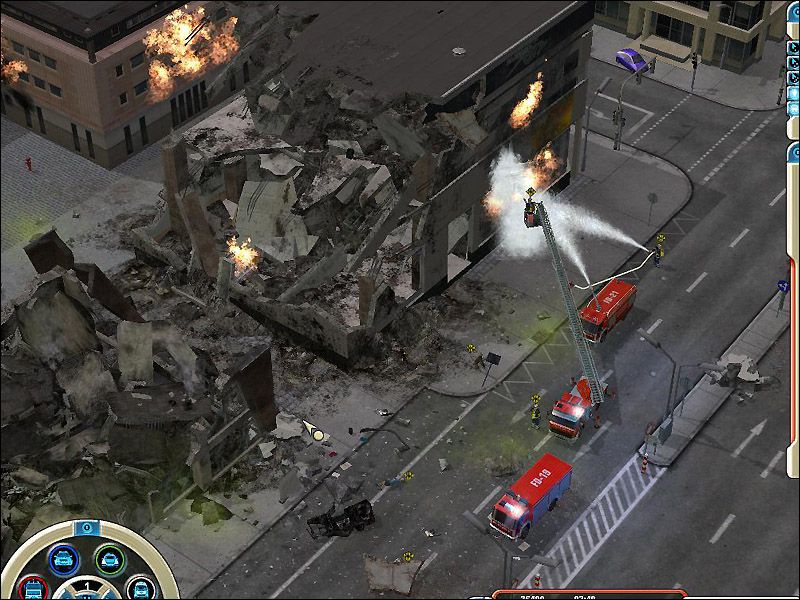800x600 pixels.
Task: Choose the white-ringed ambulance icon
Action: [x=139, y=588]
